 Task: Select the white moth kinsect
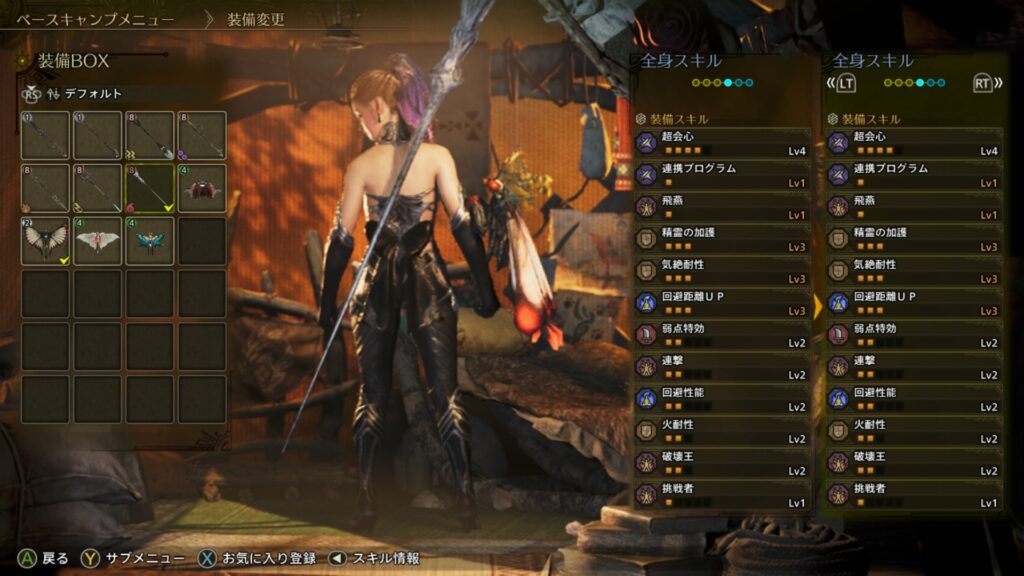click(98, 241)
